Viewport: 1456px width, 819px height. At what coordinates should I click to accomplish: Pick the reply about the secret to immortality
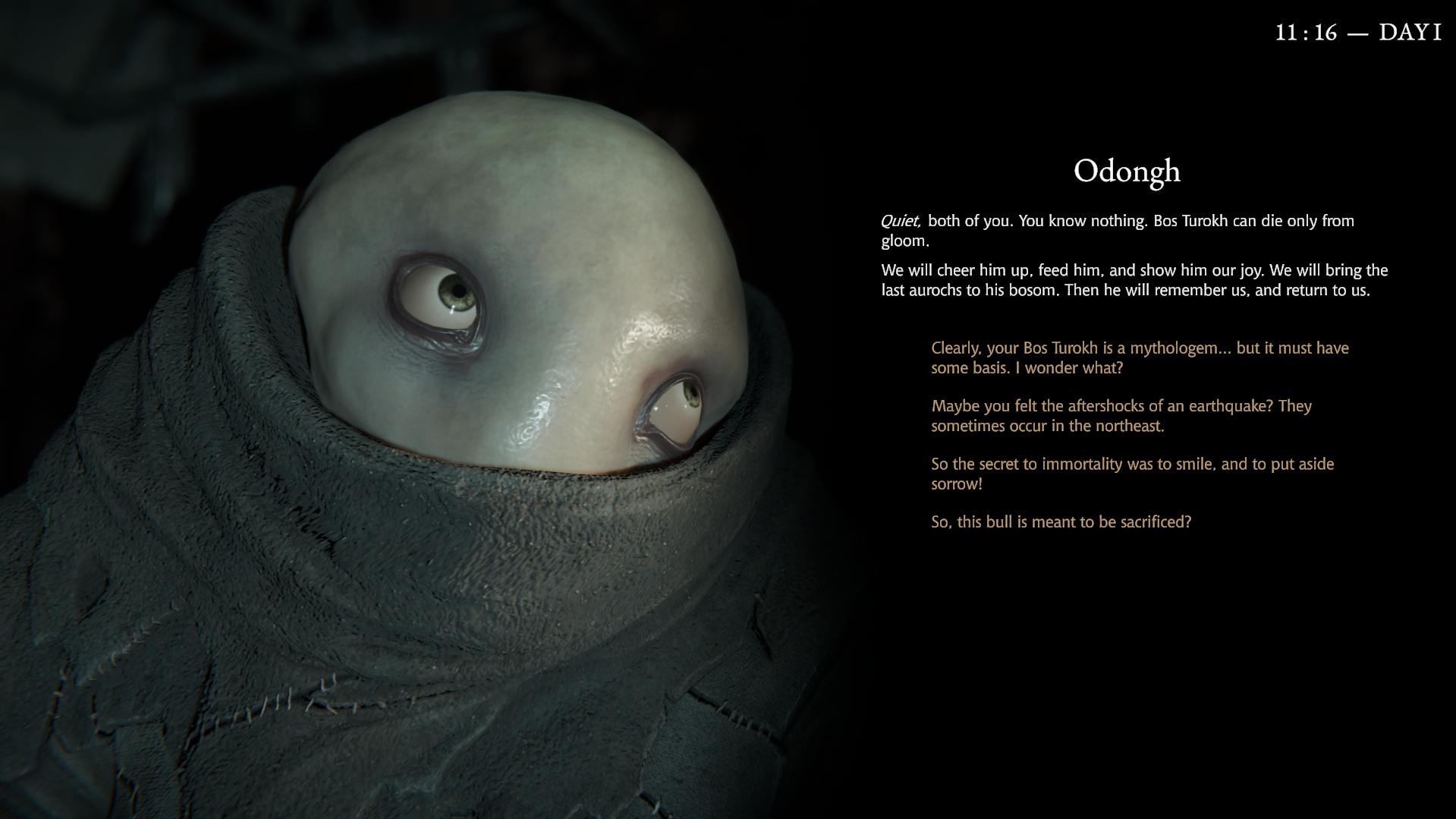(1131, 474)
